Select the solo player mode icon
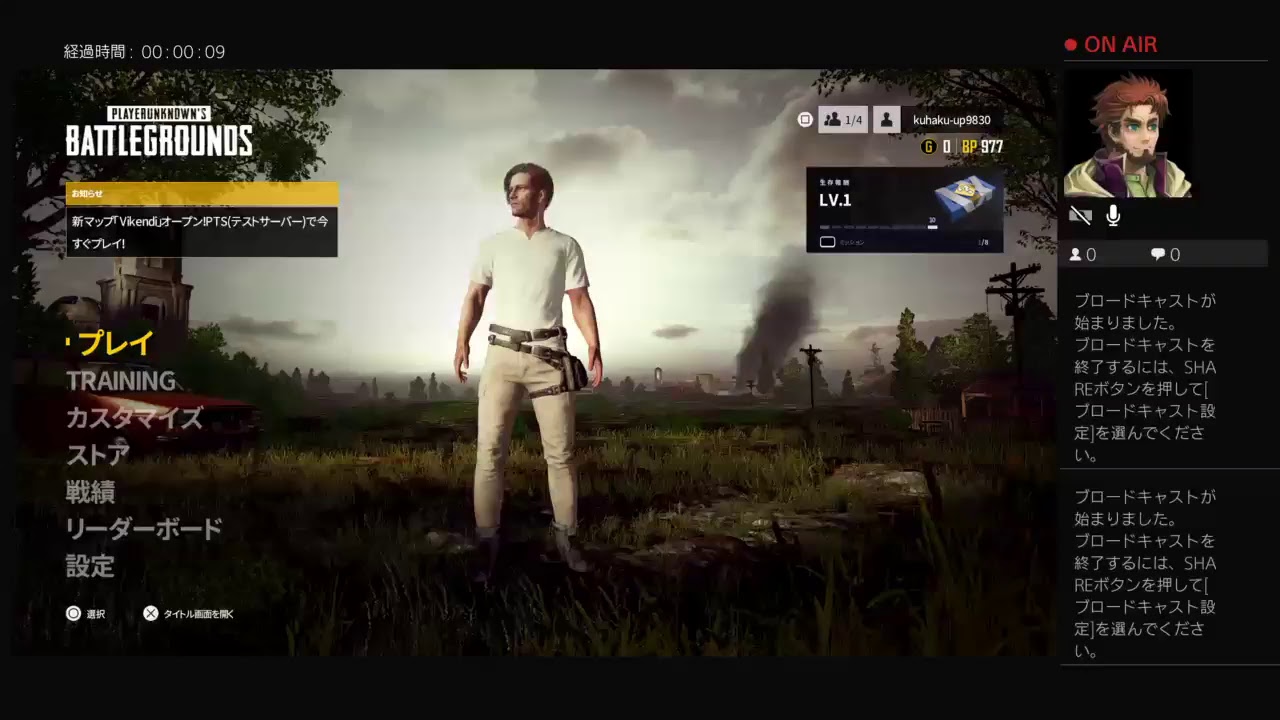This screenshot has width=1280, height=720. tap(886, 119)
